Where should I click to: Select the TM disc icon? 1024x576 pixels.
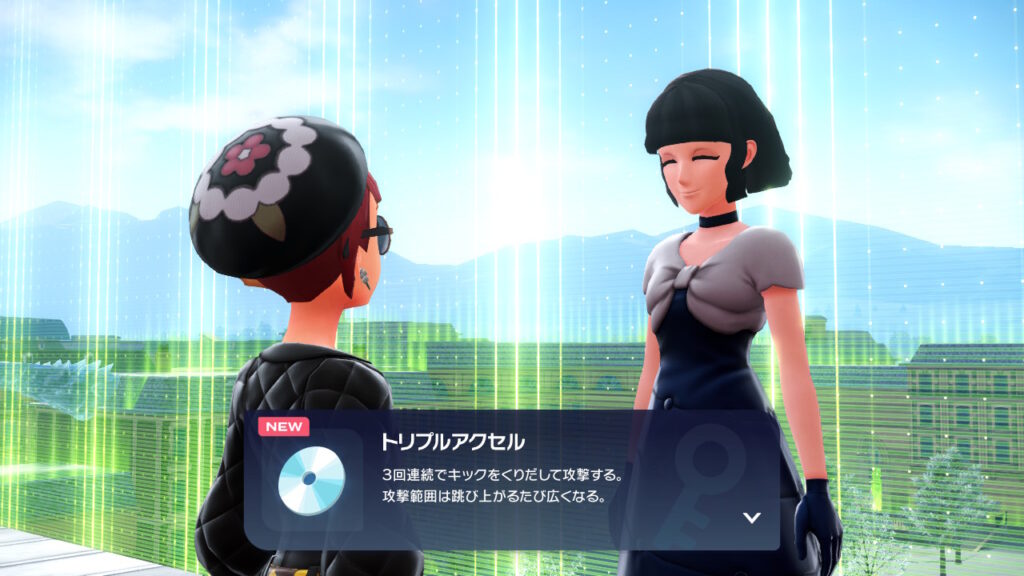311,479
